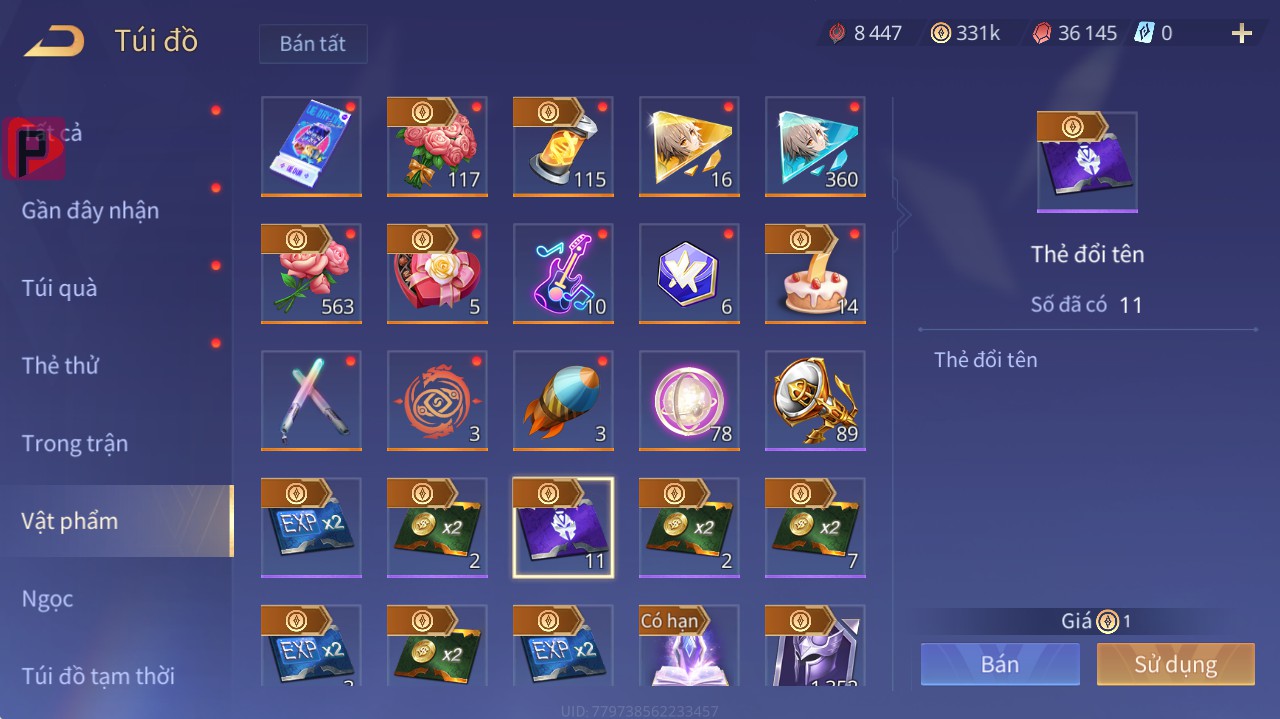The width and height of the screenshot is (1280, 719).
Task: Go back using the return arrow
Action: pos(55,41)
